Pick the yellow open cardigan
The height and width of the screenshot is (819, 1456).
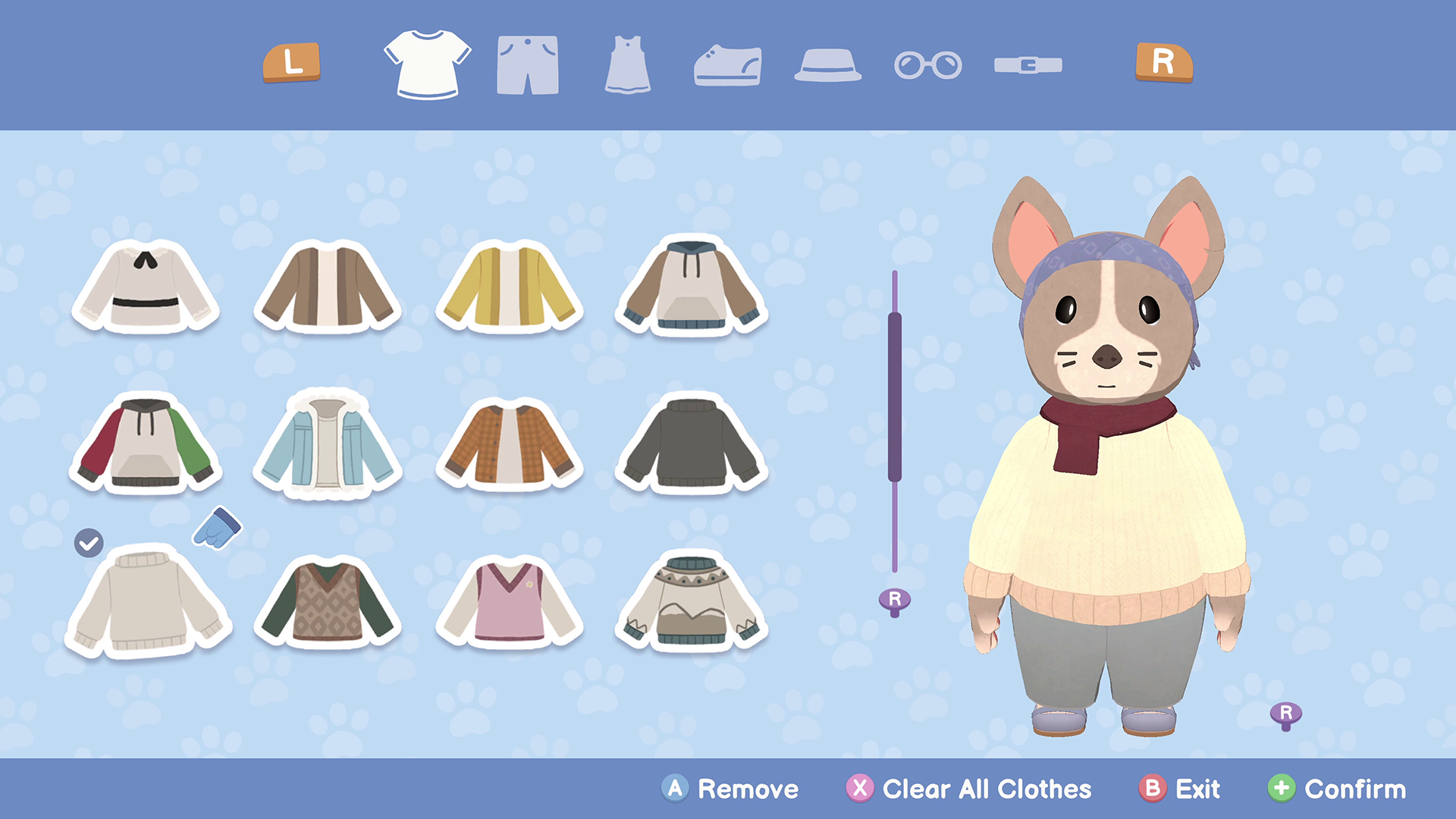pyautogui.click(x=510, y=288)
